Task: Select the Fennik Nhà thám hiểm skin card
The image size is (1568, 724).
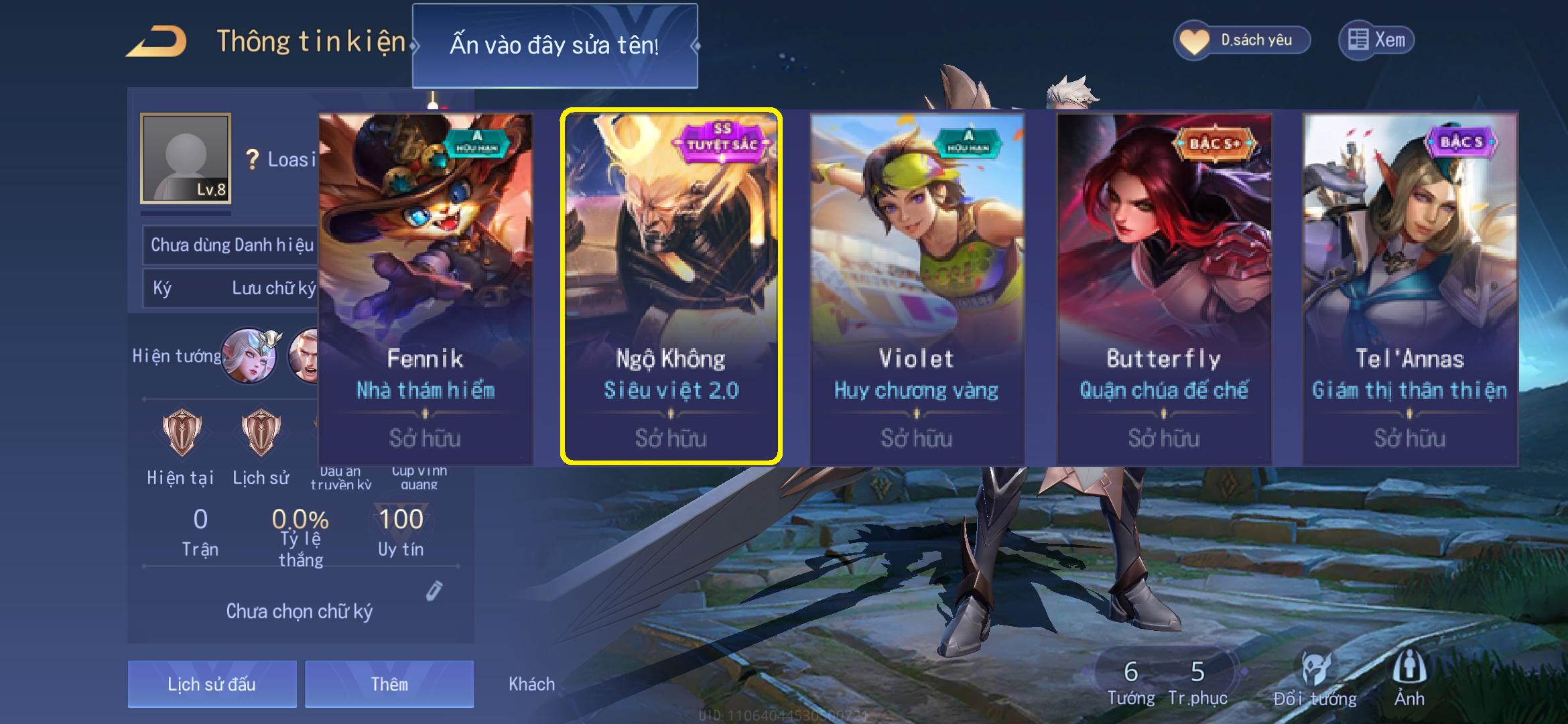Action: click(426, 288)
